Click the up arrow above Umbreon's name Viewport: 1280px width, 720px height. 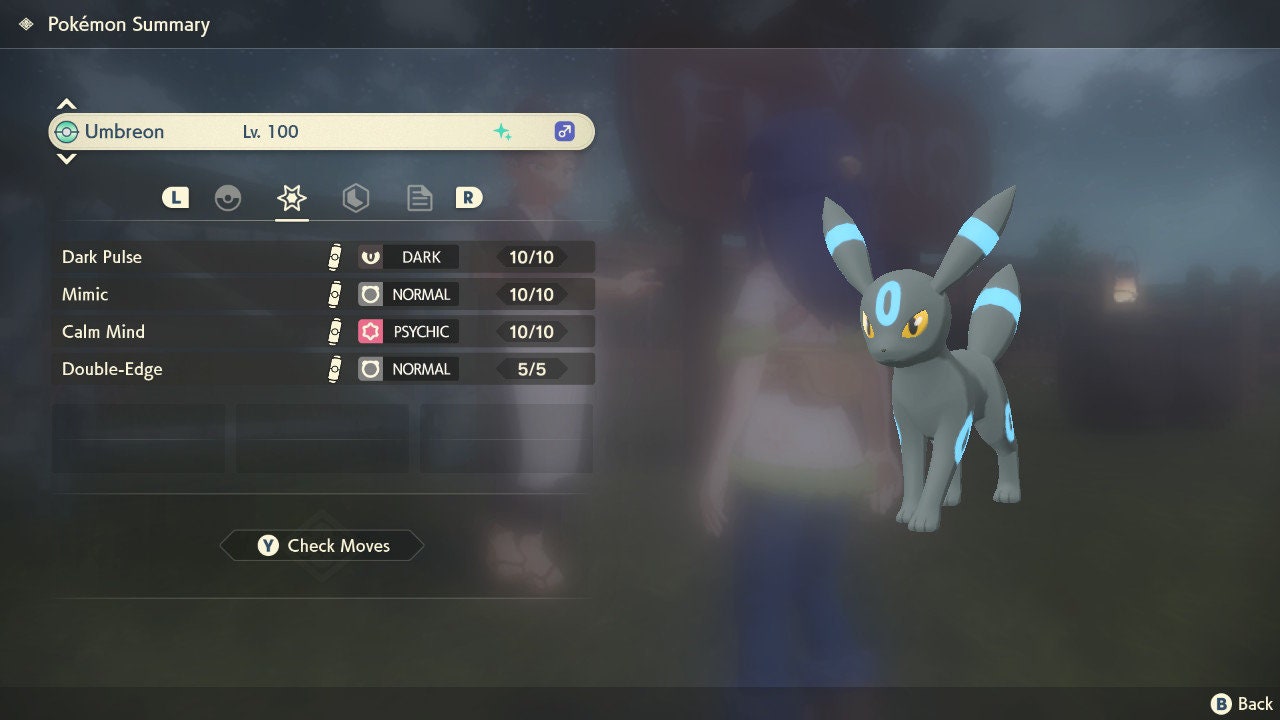click(66, 104)
